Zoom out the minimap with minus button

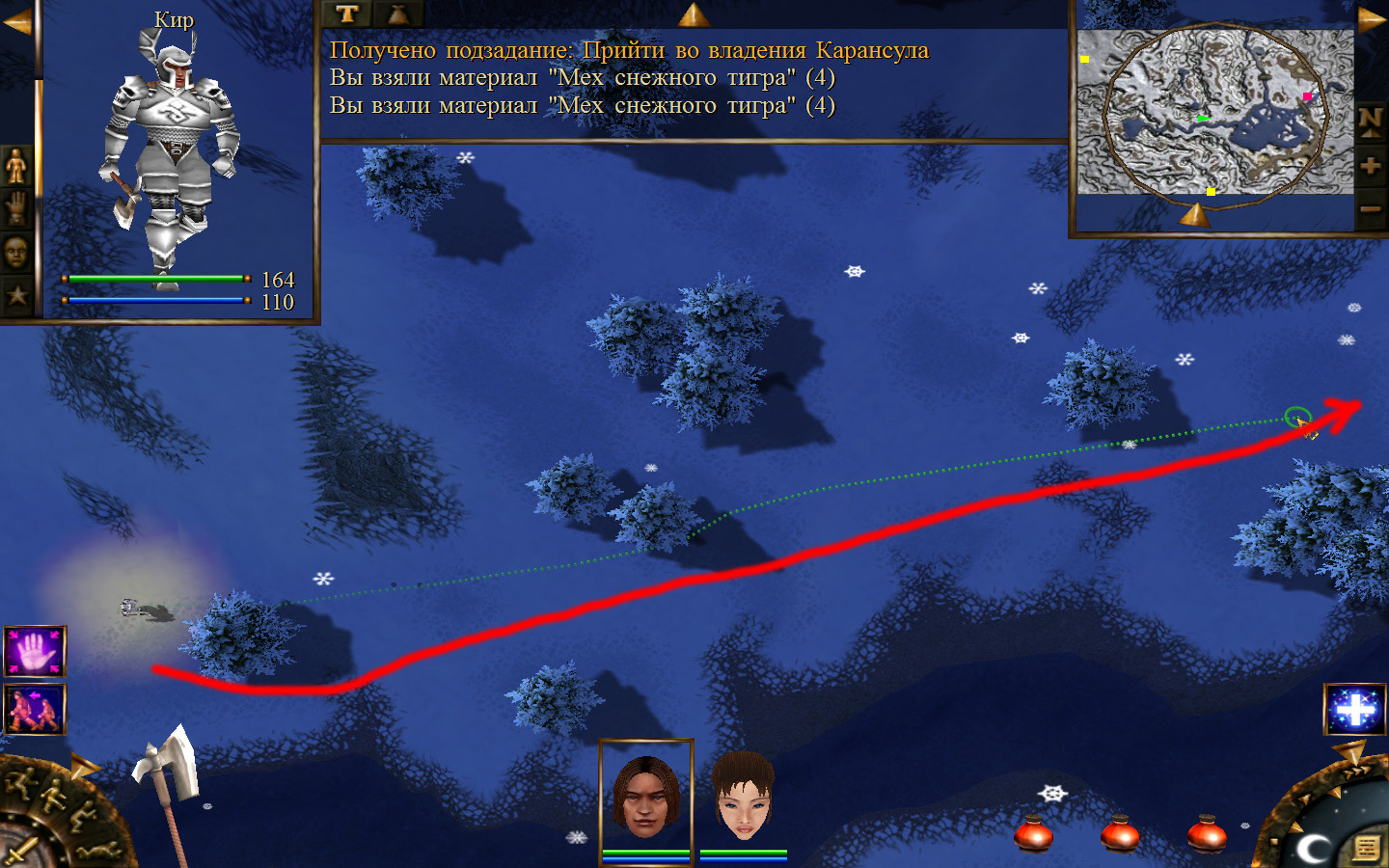click(1371, 208)
